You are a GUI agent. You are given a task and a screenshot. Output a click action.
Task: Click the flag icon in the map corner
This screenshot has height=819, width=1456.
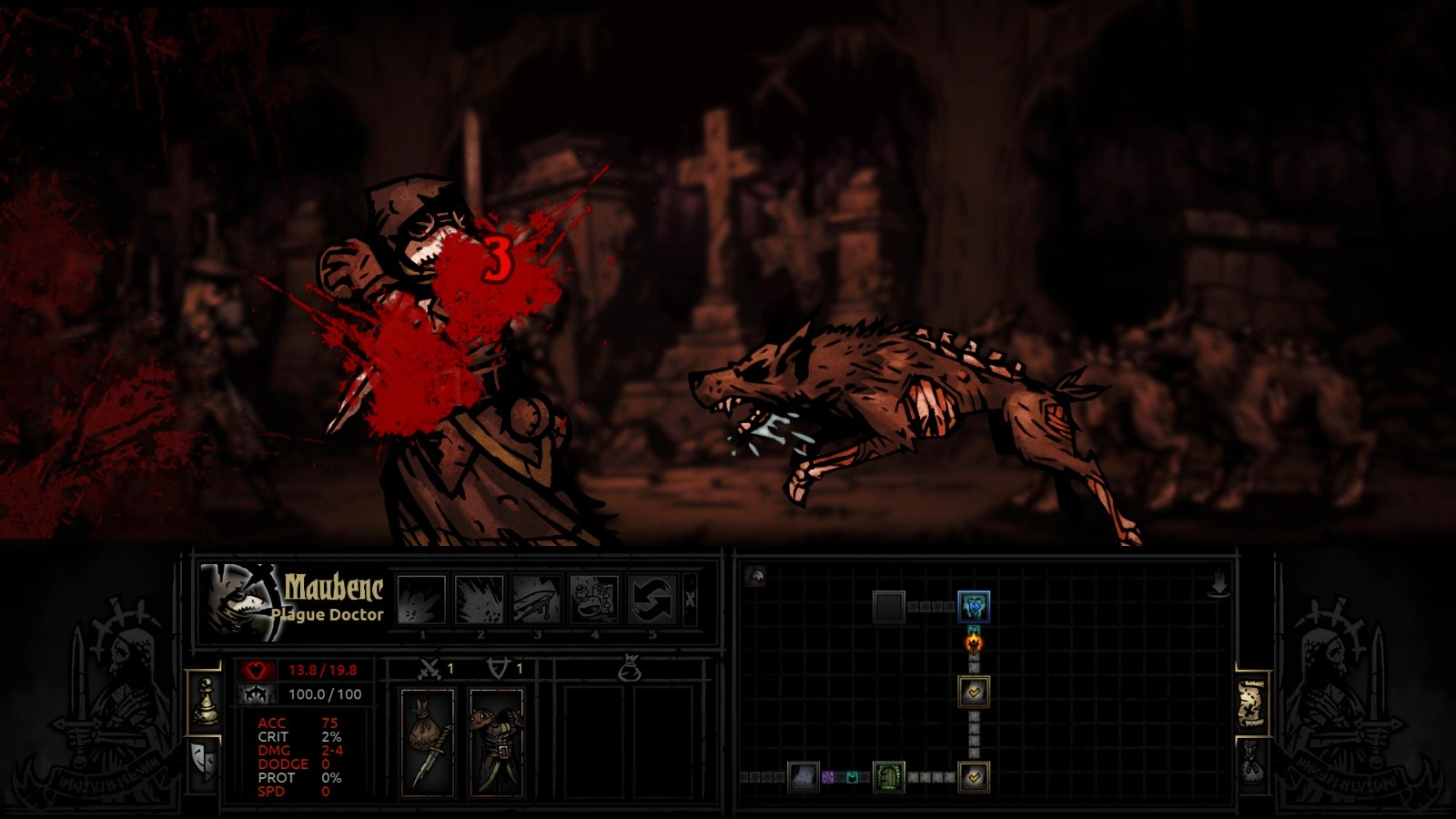755,576
